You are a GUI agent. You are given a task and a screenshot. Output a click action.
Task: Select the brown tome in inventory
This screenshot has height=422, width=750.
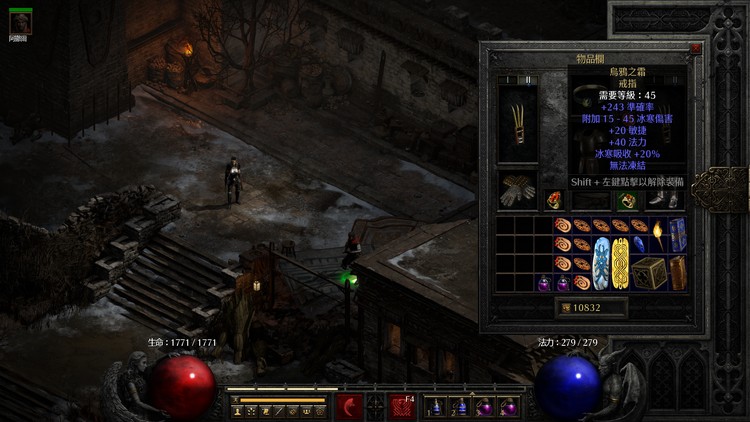coord(678,272)
